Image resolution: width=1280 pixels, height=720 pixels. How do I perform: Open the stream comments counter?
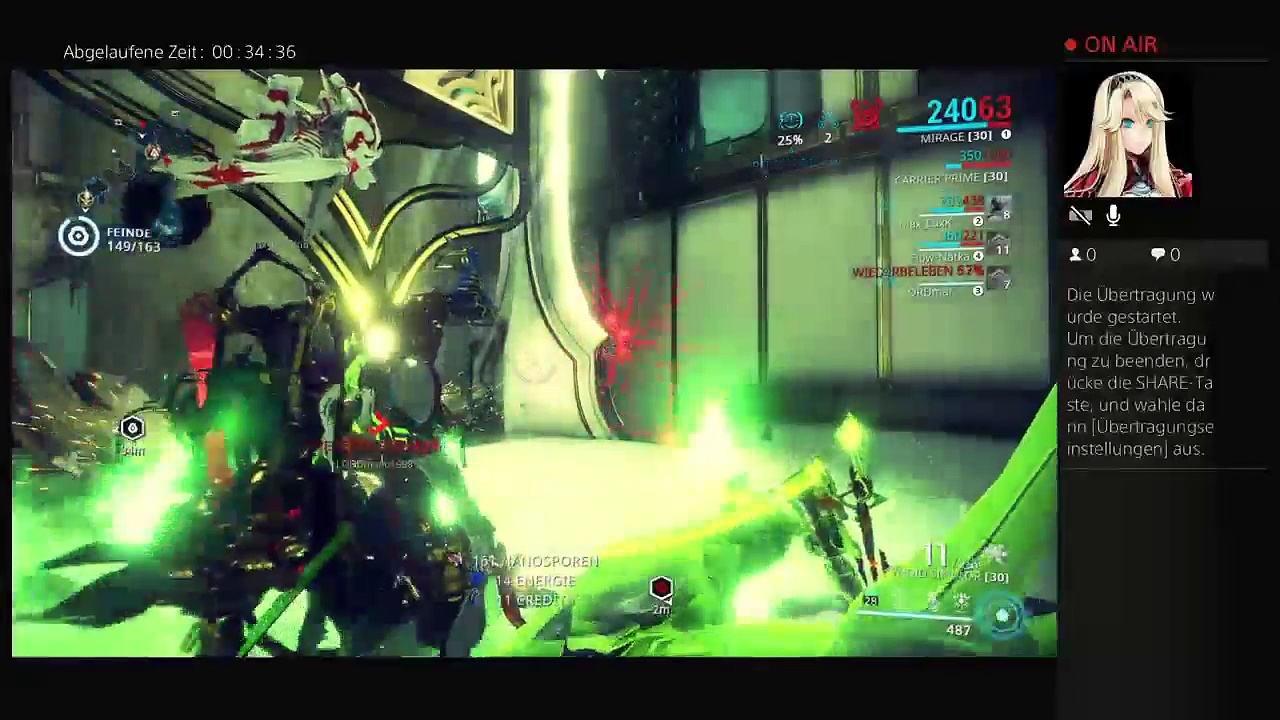click(x=1165, y=255)
